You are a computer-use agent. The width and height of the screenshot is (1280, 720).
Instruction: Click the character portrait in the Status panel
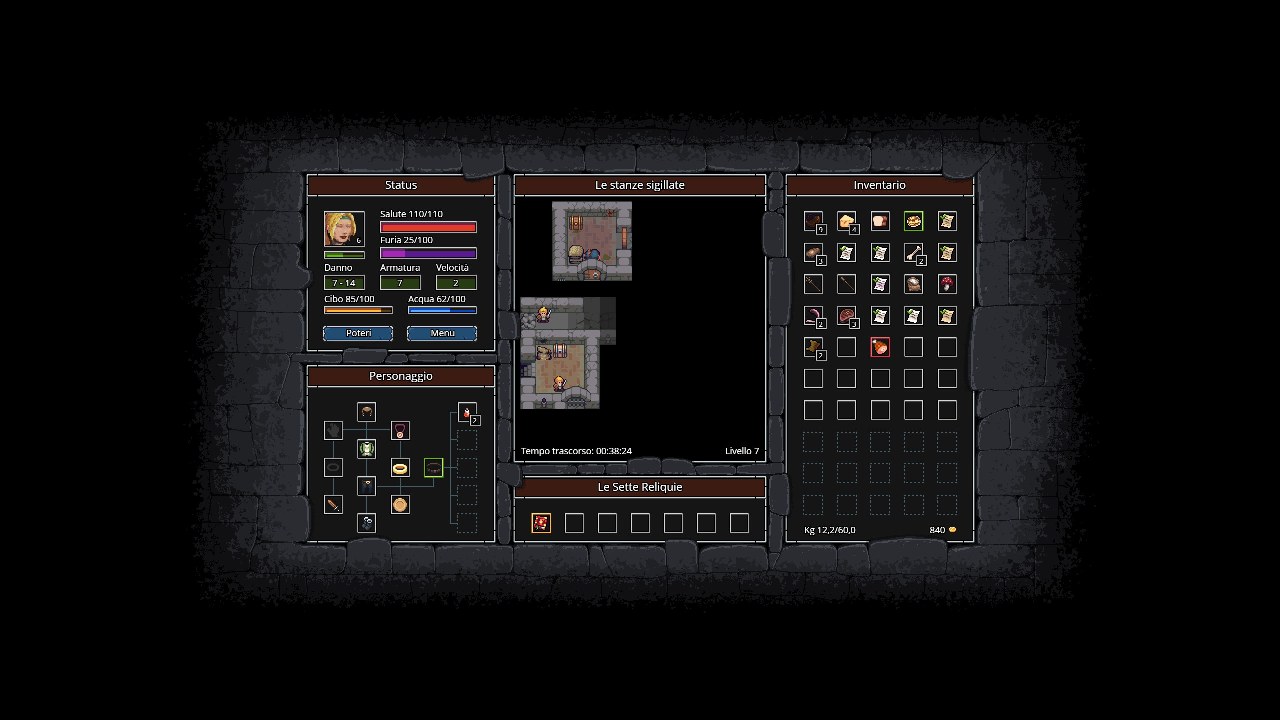pos(344,228)
